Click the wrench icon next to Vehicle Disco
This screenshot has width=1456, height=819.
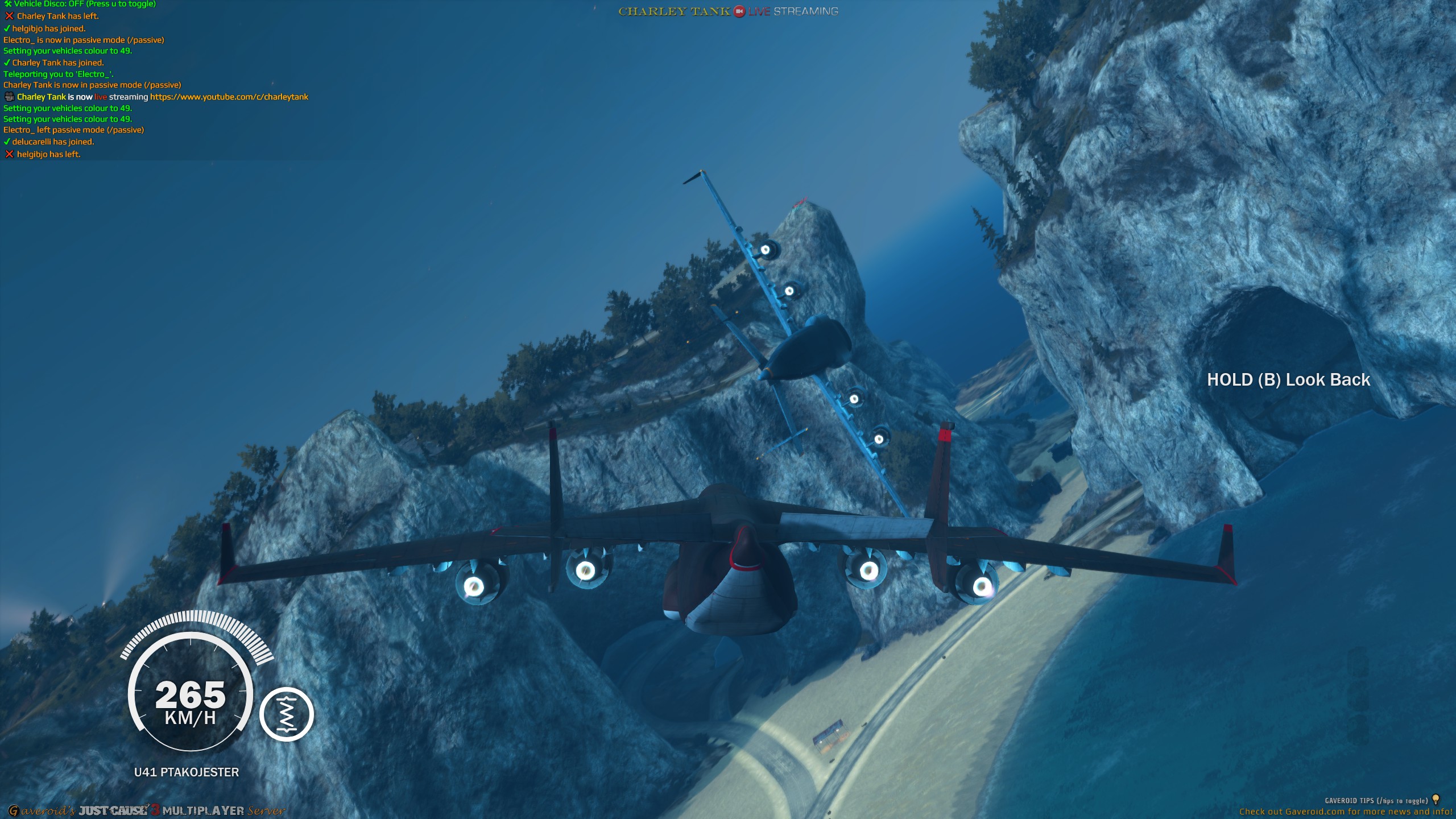pos(8,5)
